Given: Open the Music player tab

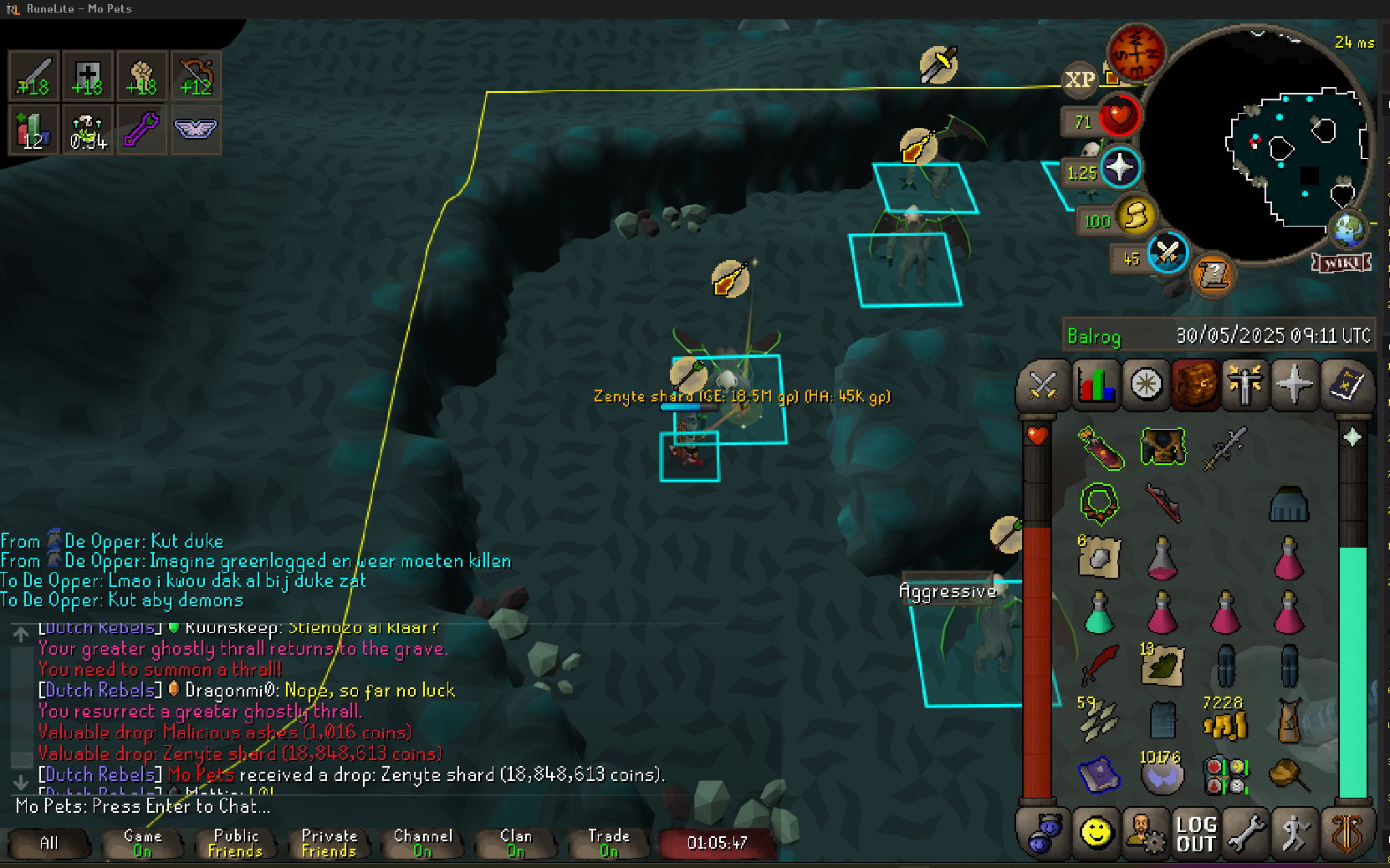Looking at the screenshot, I should click(1346, 834).
